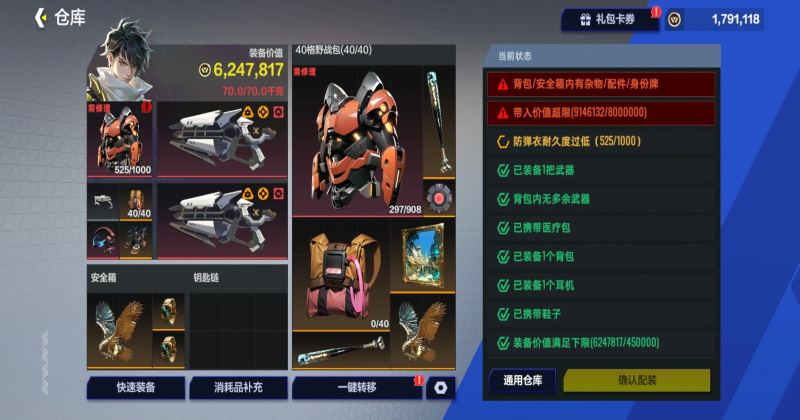Confirm loadout with the 确认配装 button
Screen dimensions: 800x420
(636, 380)
